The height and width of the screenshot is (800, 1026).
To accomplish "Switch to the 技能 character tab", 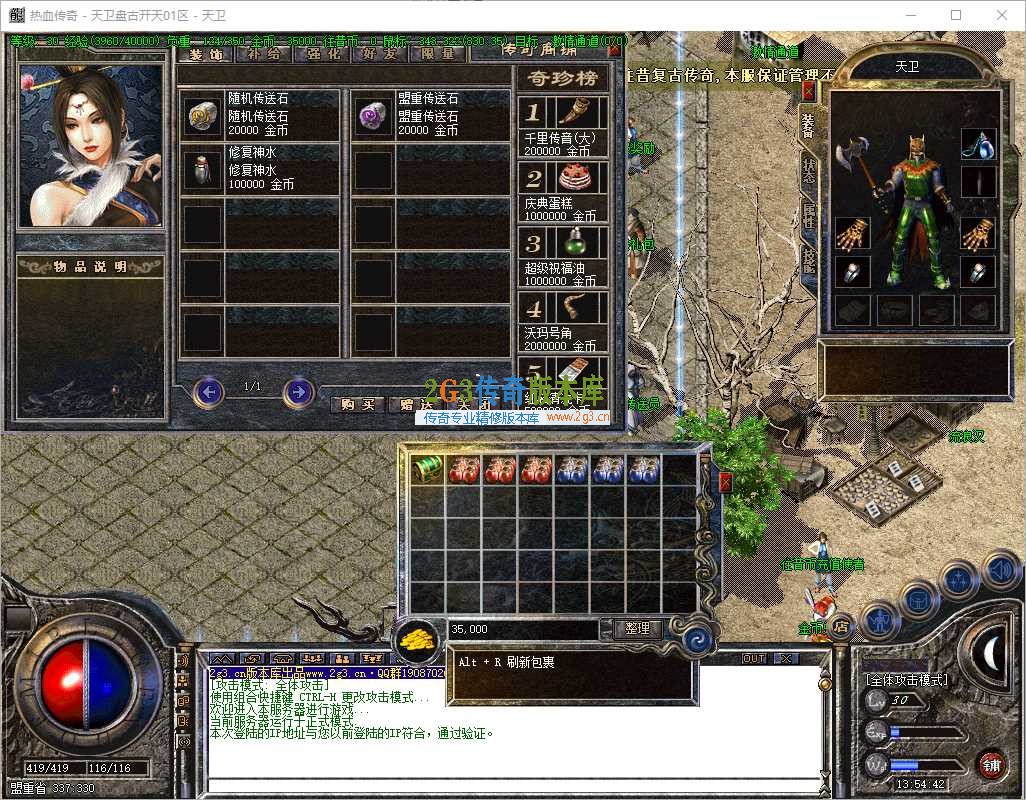I will click(808, 258).
